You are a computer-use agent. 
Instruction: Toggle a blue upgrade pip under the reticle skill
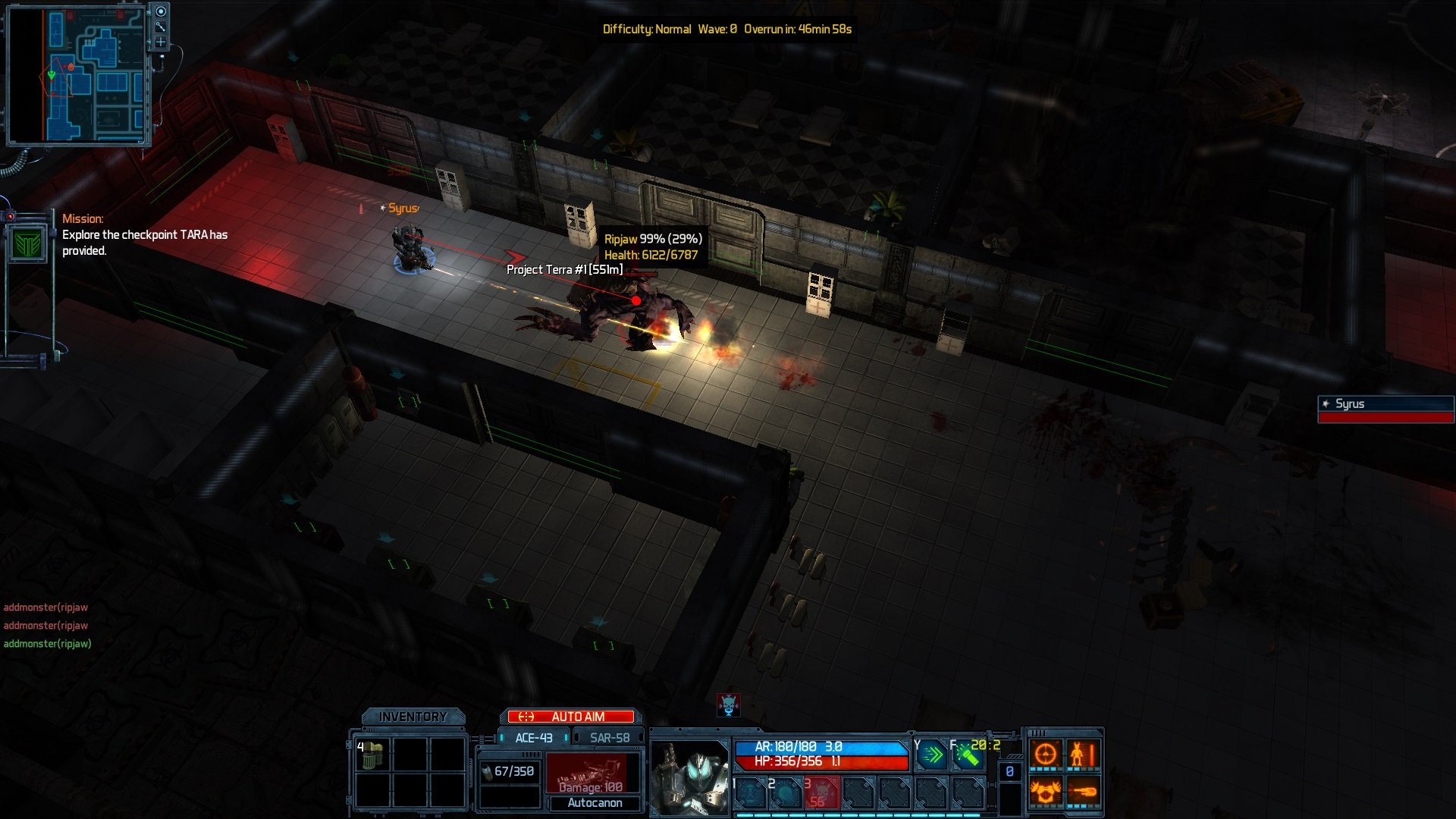(x=1033, y=768)
